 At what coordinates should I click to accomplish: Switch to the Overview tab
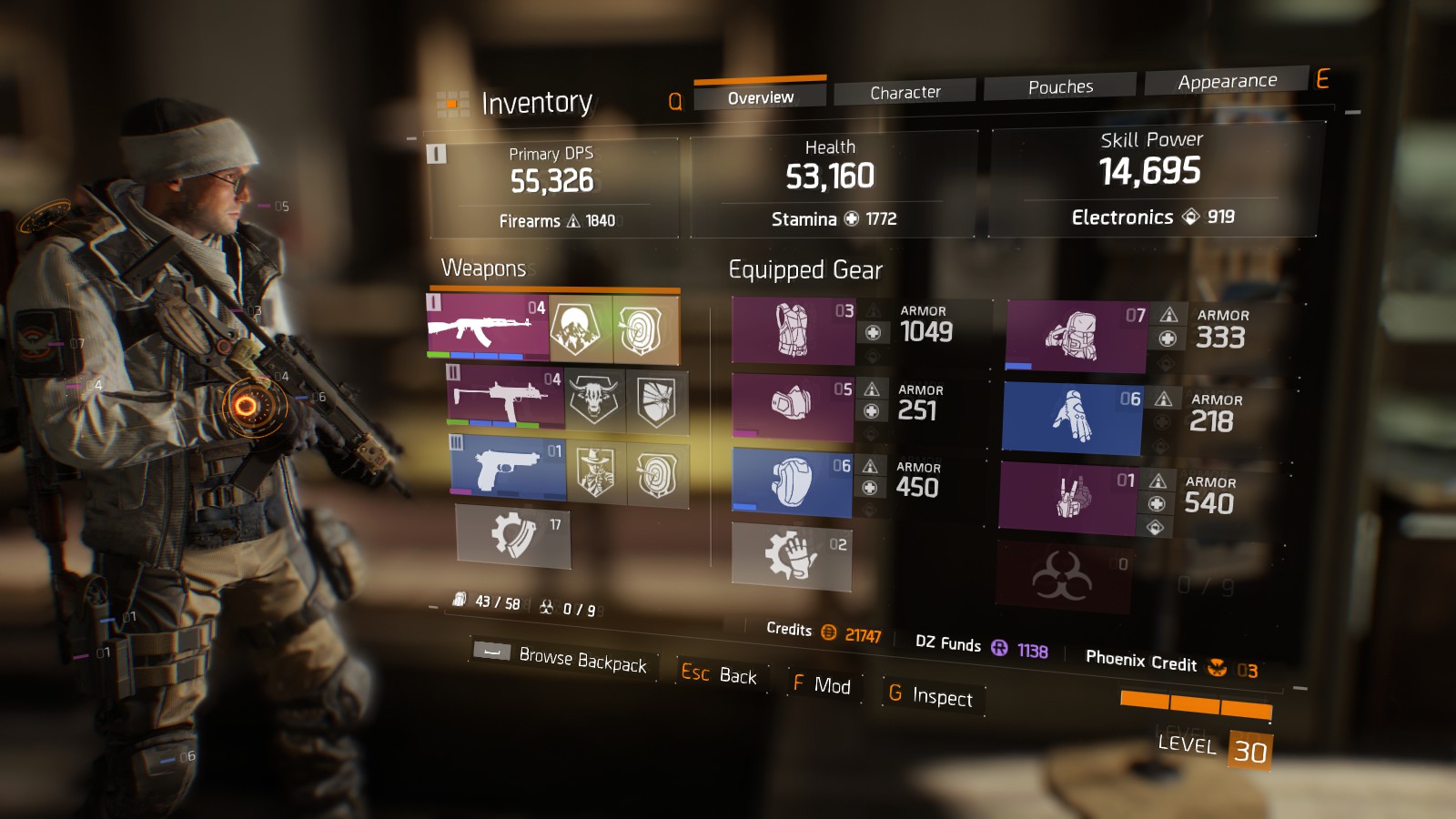(760, 96)
